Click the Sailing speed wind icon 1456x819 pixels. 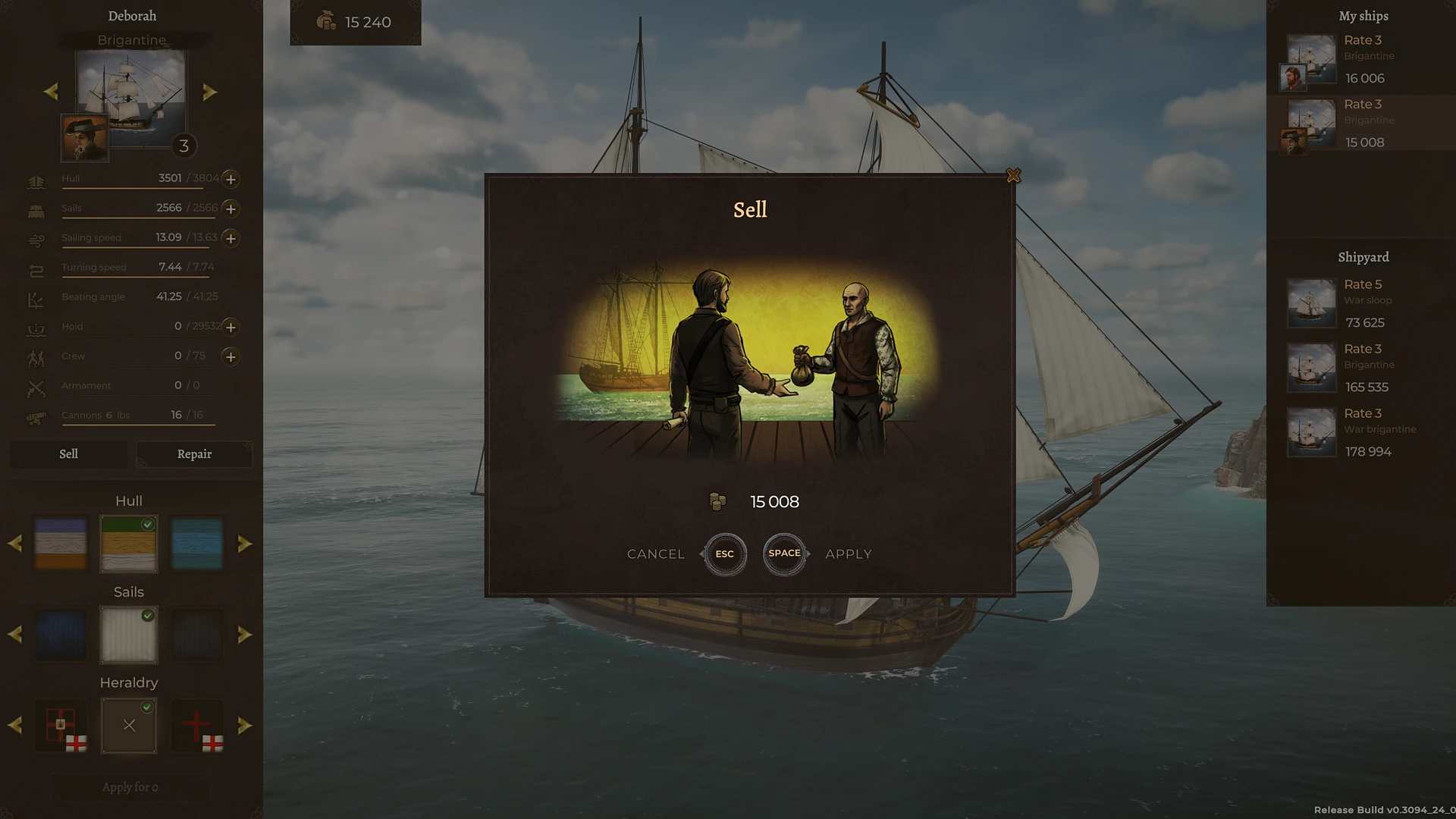click(x=36, y=239)
